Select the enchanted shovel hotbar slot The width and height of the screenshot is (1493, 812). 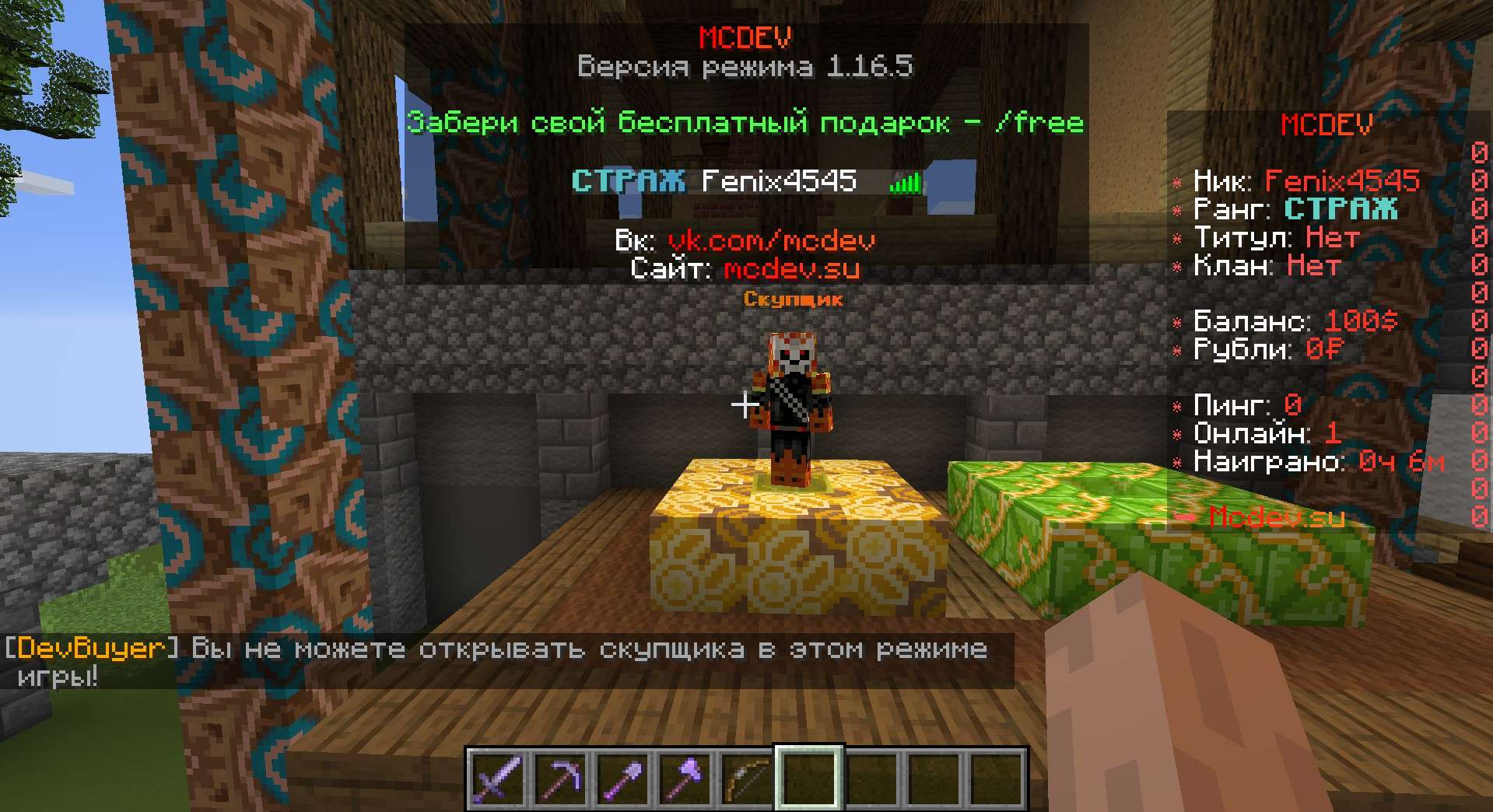point(623,779)
